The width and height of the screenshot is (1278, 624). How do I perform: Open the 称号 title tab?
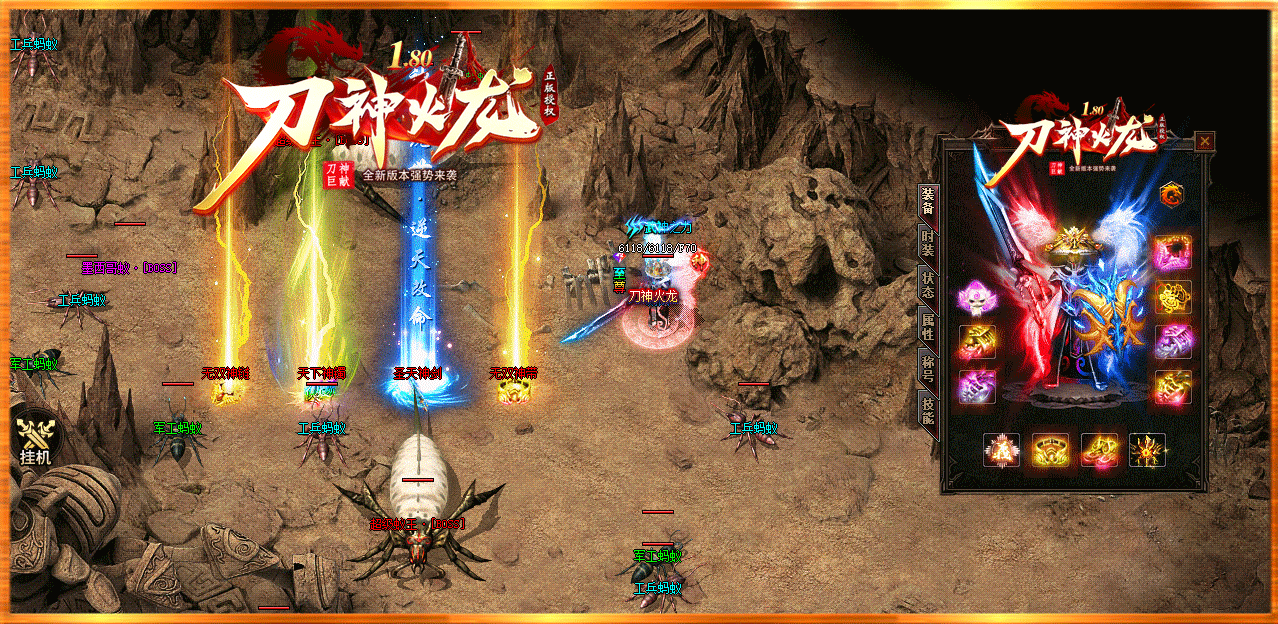(927, 366)
